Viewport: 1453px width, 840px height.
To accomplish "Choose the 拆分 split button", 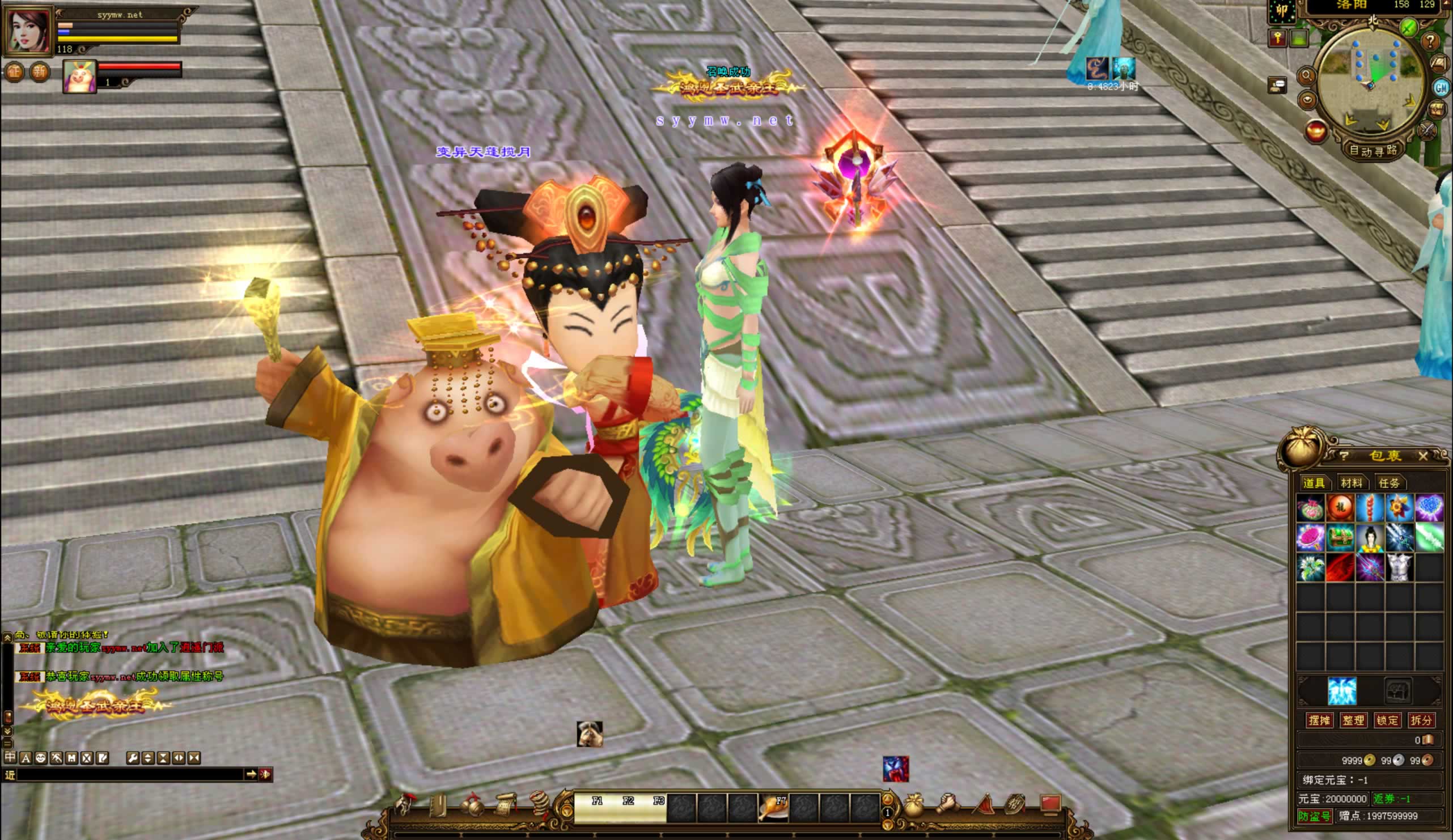I will (x=1421, y=720).
